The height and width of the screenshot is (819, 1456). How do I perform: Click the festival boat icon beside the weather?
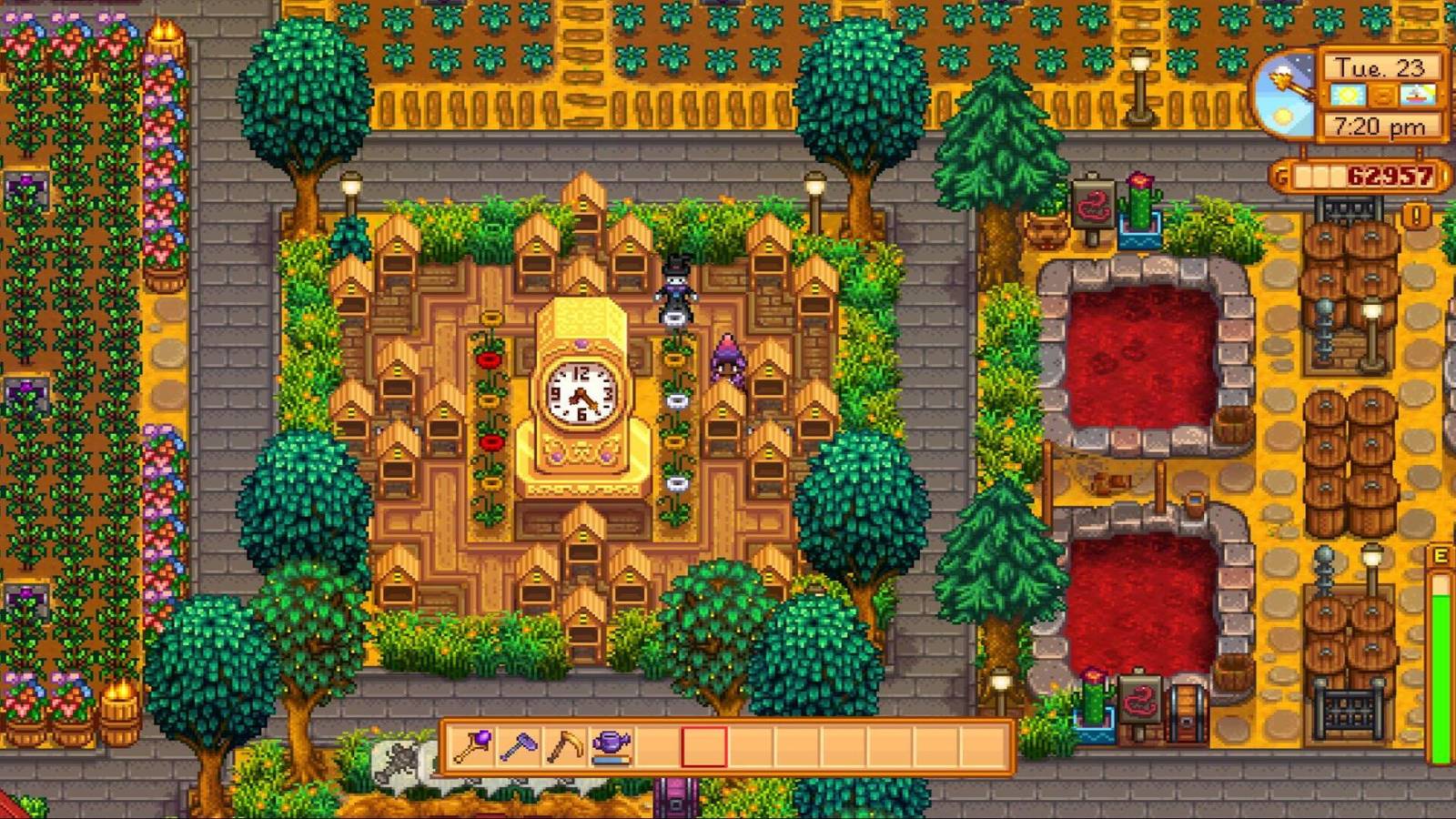[x=1417, y=95]
